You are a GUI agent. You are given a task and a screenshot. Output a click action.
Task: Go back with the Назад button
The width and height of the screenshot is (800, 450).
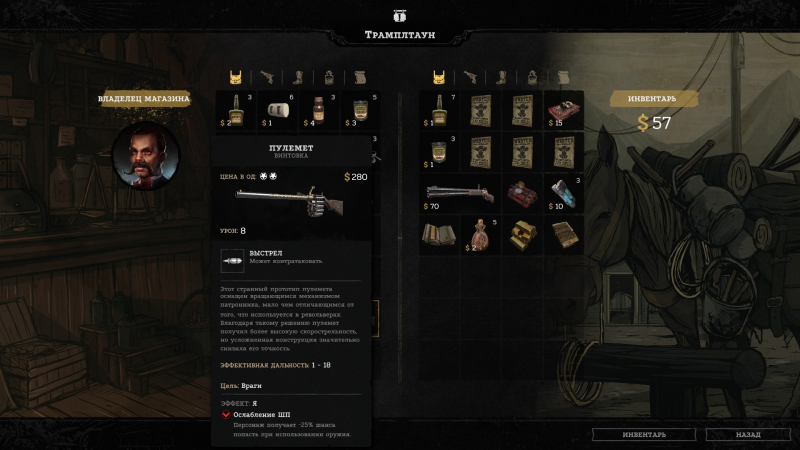747,435
